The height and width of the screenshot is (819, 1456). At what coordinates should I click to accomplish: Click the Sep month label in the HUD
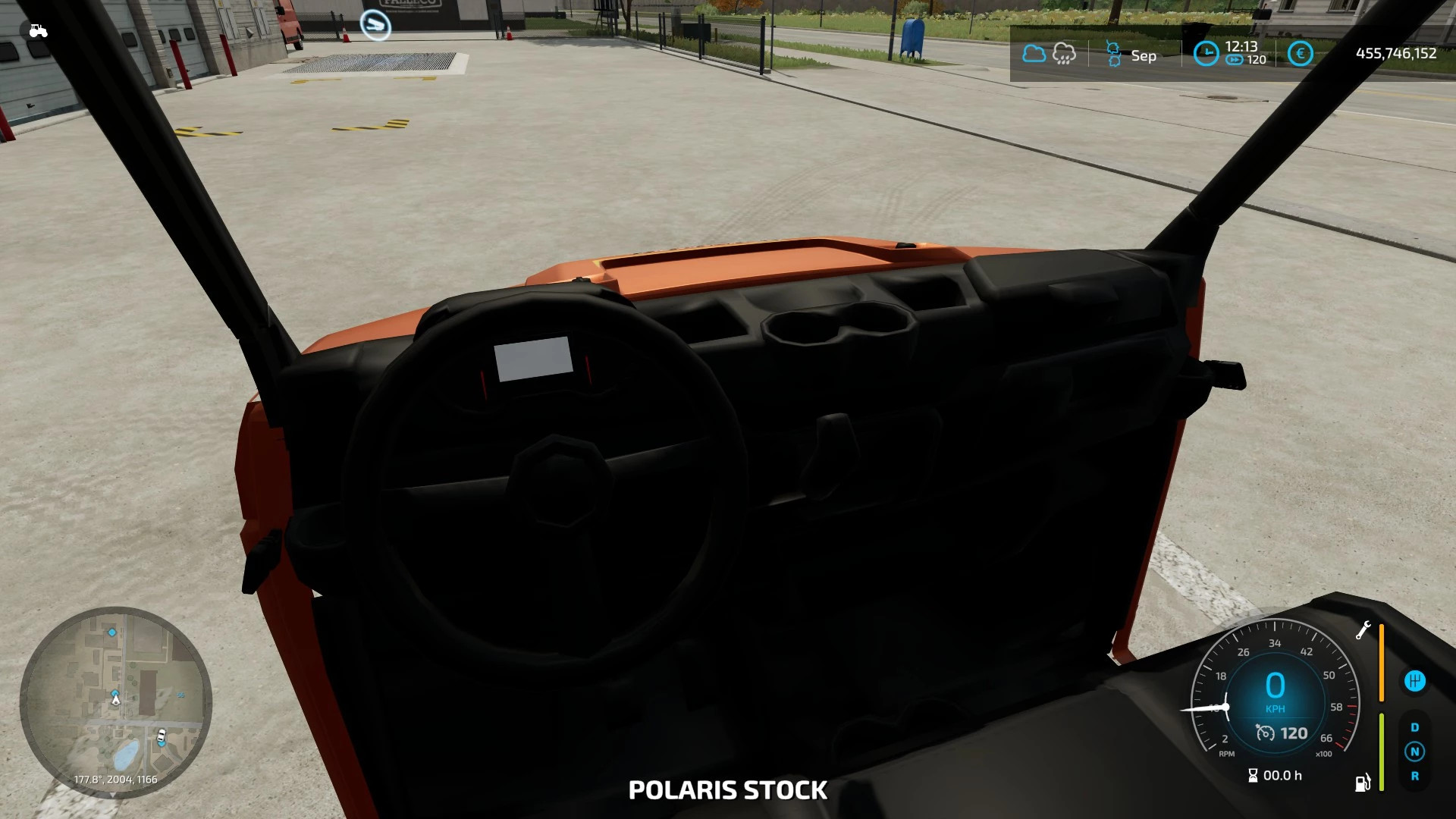point(1144,55)
